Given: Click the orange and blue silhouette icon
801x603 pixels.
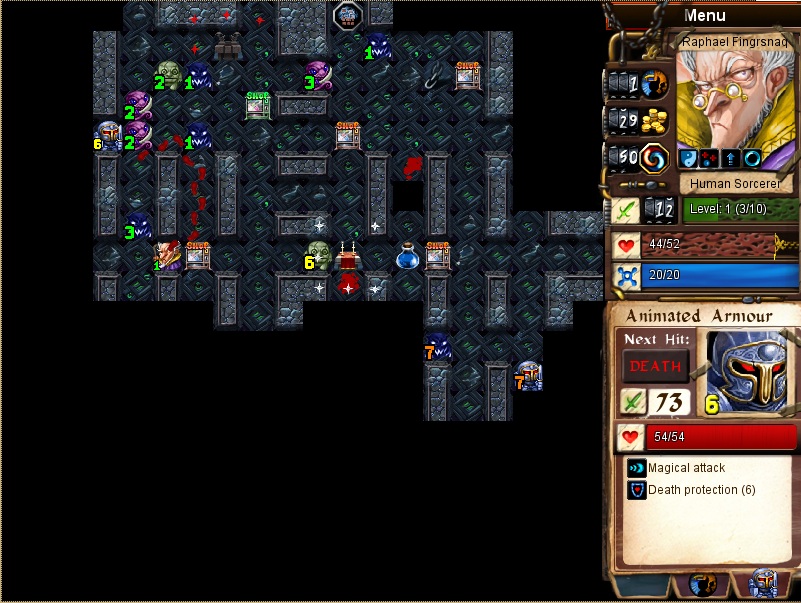Looking at the screenshot, I should [654, 84].
